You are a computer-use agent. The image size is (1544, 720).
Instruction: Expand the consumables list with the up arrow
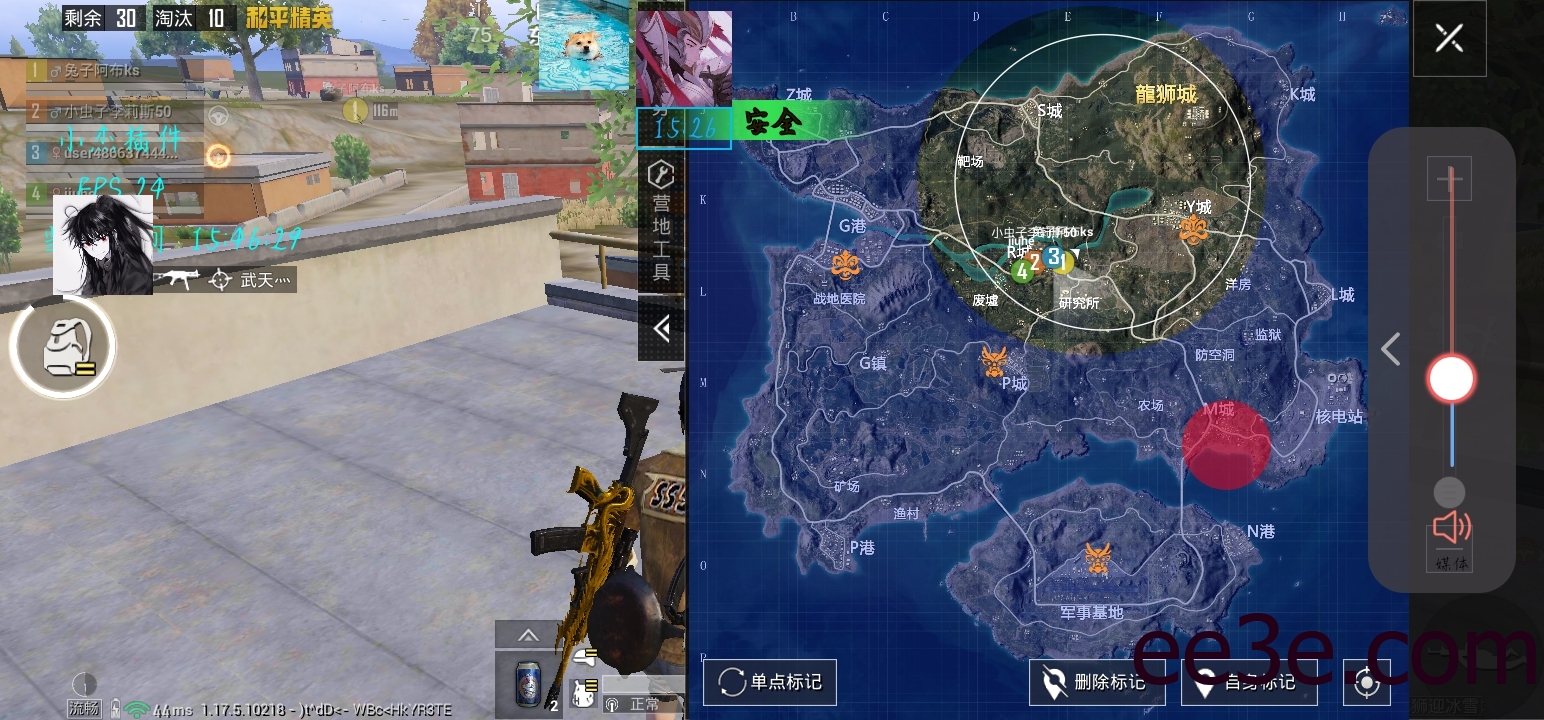(528, 636)
